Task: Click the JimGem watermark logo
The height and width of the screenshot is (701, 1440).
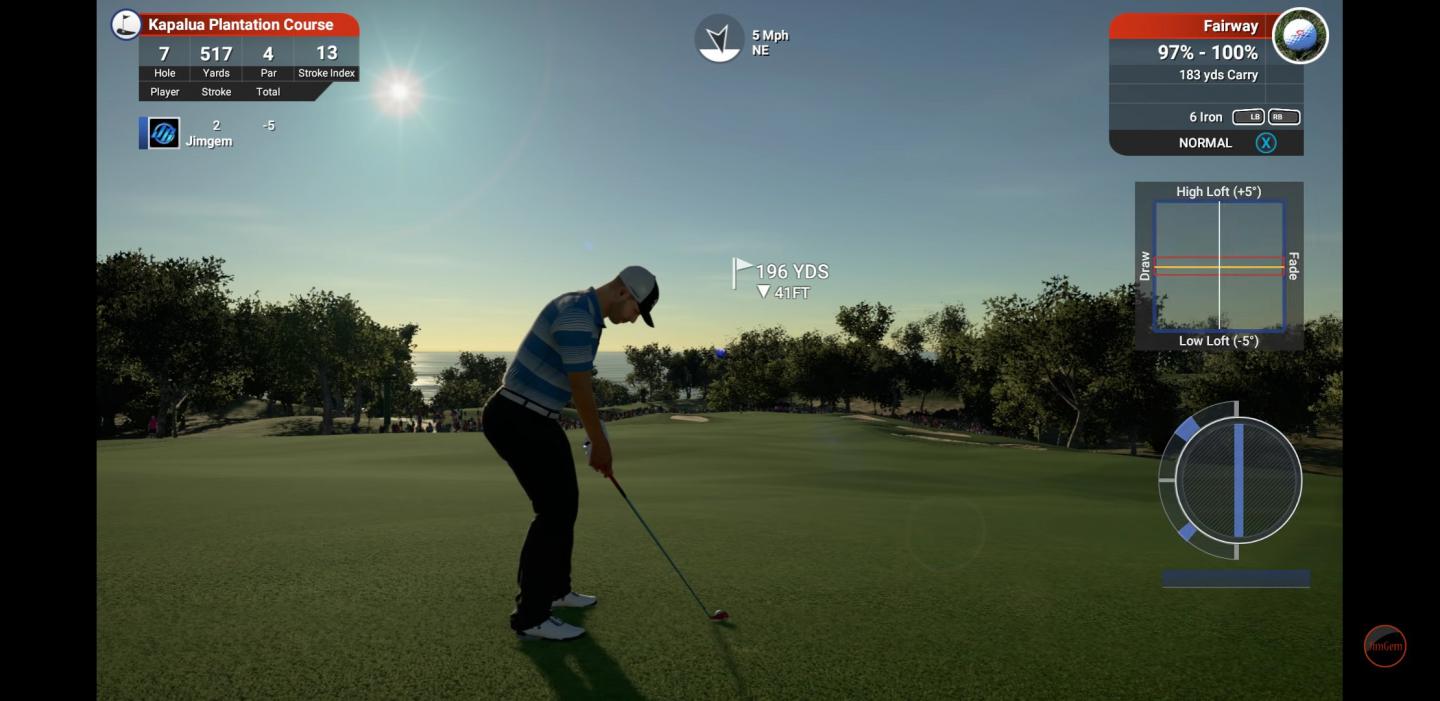Action: 1385,646
